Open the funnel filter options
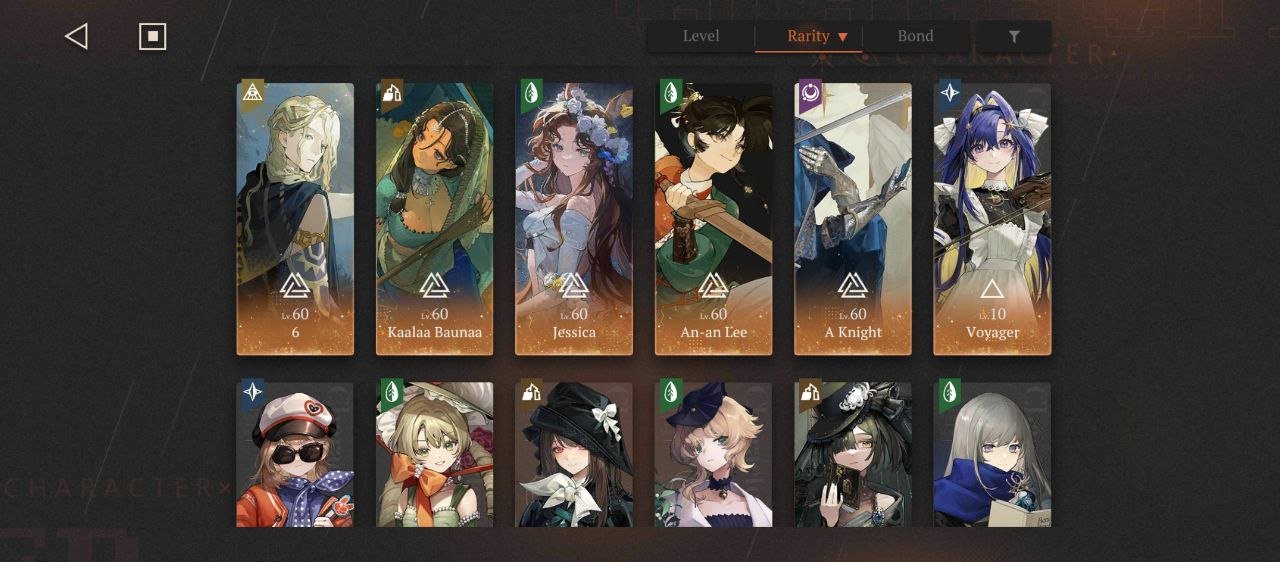The image size is (1280, 562). 1014,37
